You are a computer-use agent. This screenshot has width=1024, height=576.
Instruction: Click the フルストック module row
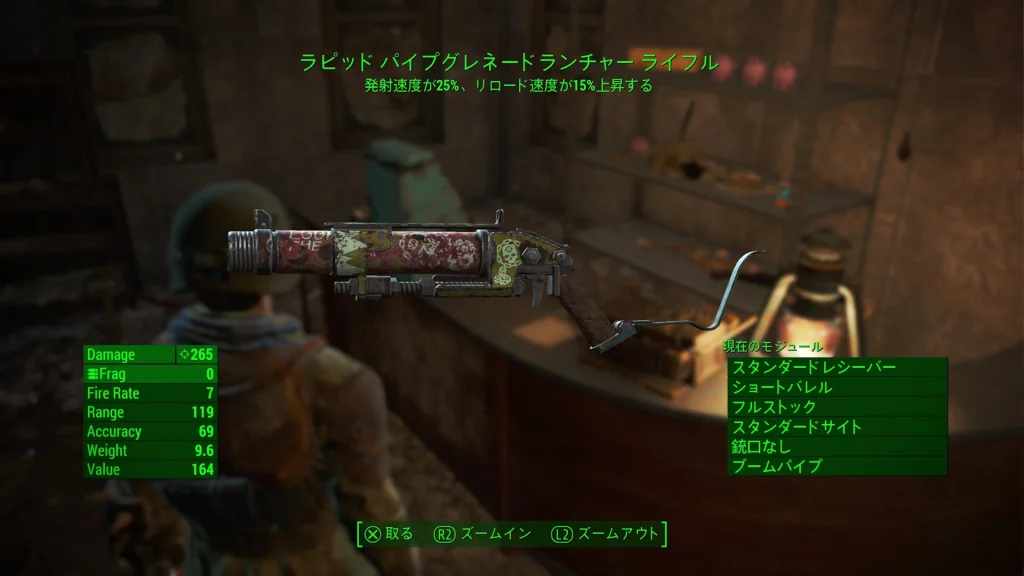point(836,407)
